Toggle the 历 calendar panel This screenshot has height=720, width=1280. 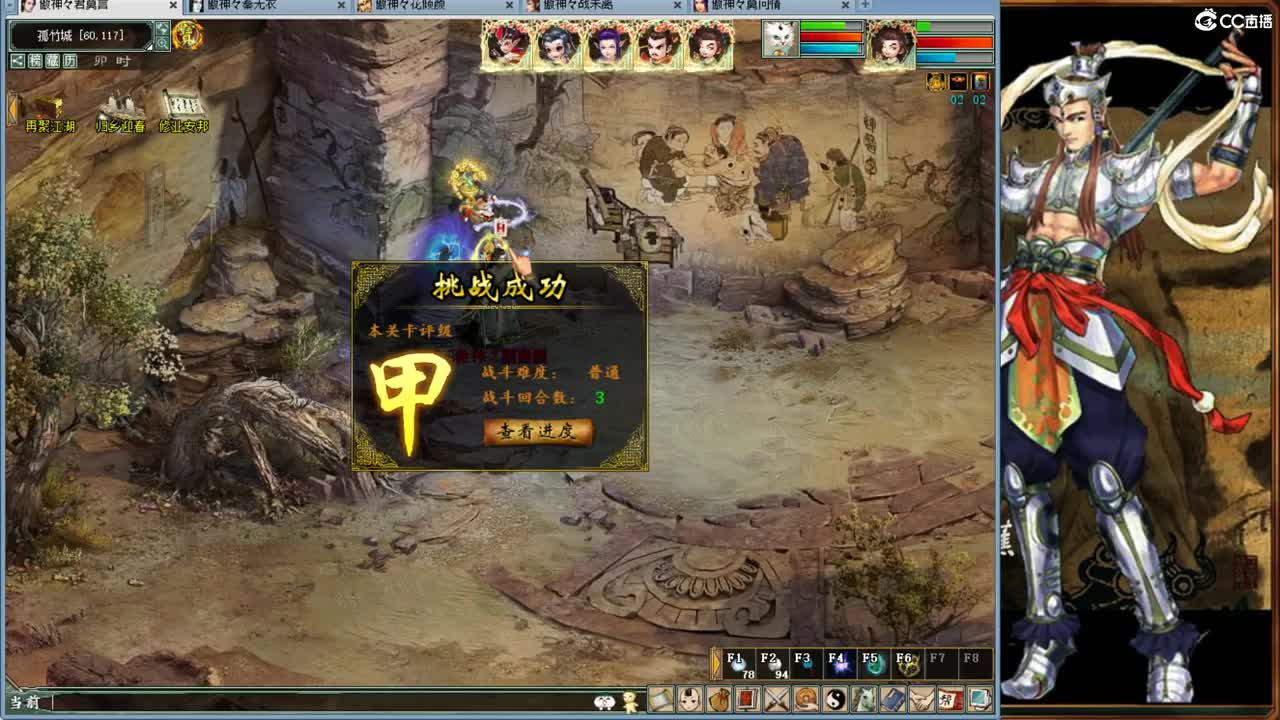(x=70, y=60)
